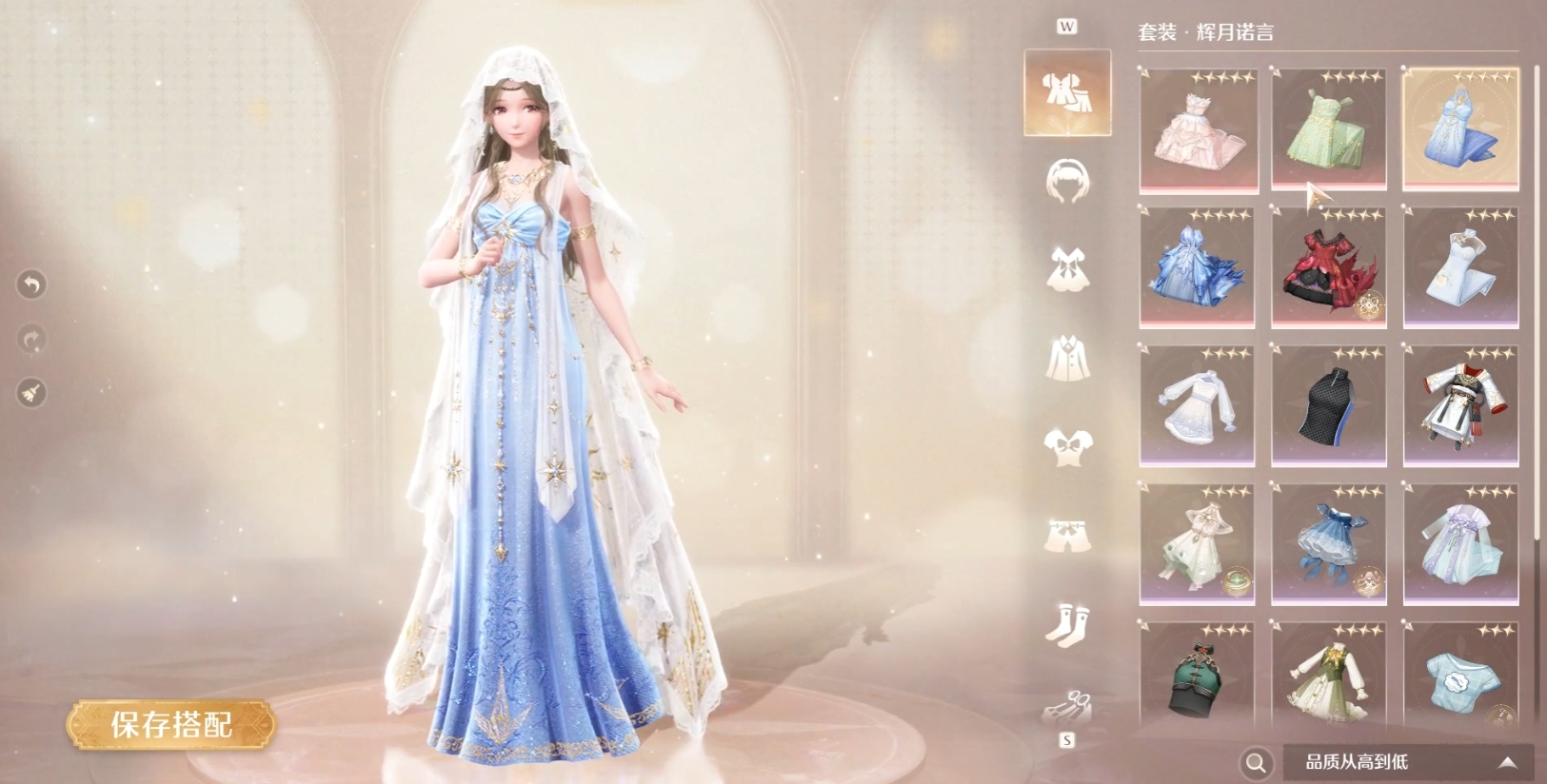
Task: Switch to the tops category with bow shirt
Action: pos(1067,445)
